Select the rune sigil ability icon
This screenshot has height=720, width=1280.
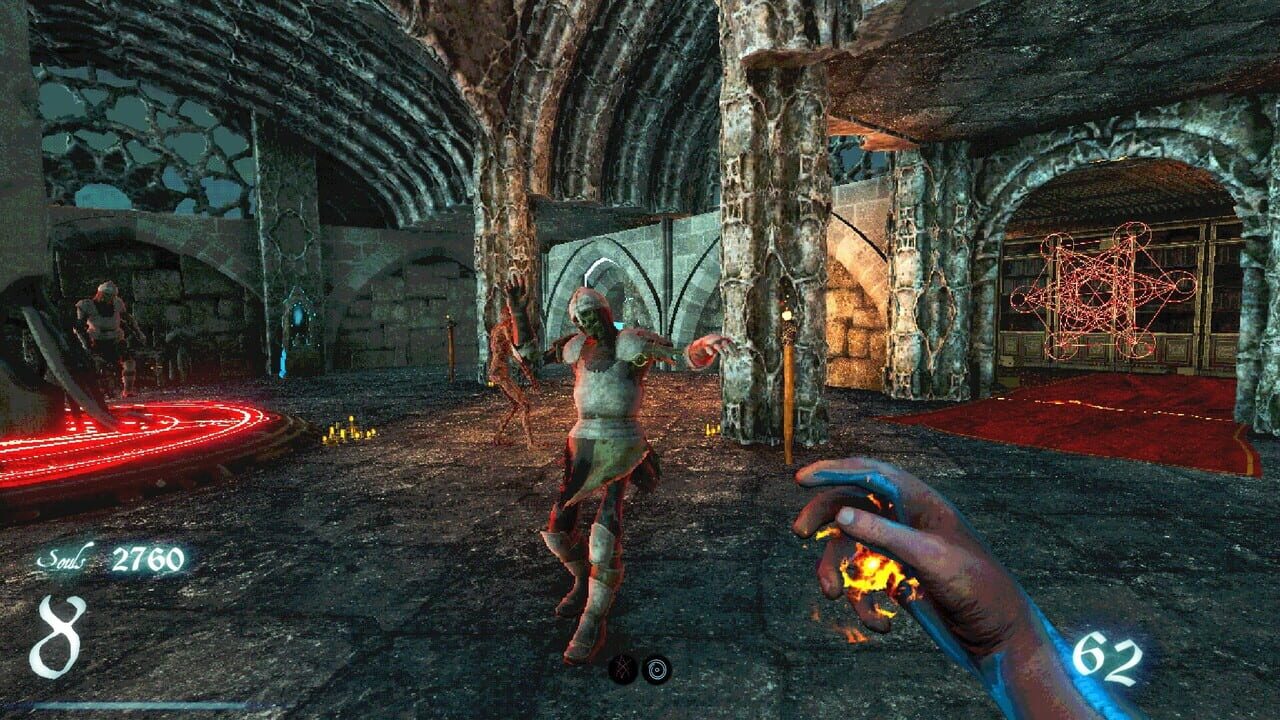click(x=623, y=668)
